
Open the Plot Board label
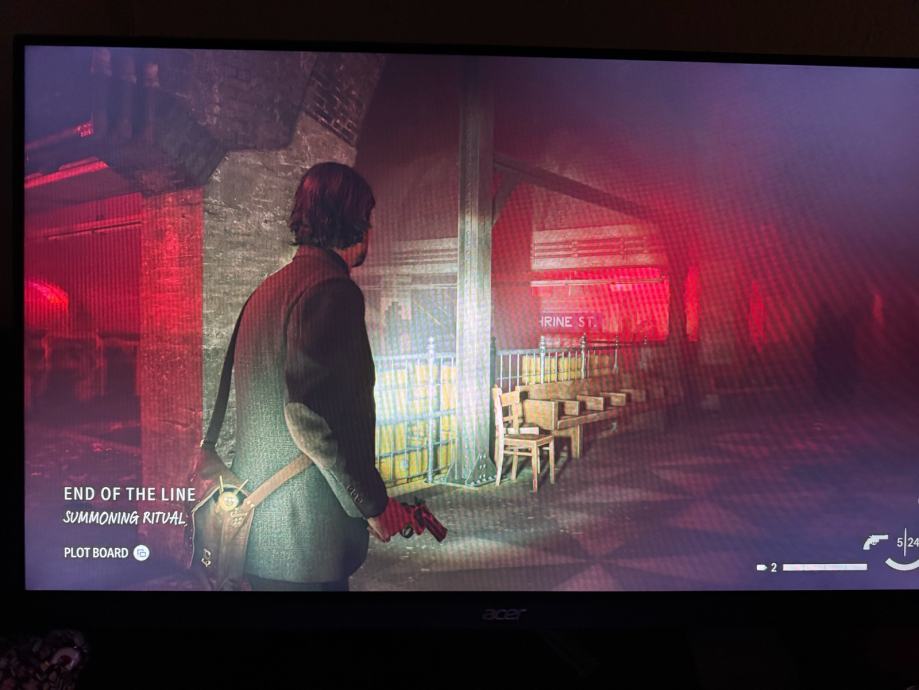96,552
